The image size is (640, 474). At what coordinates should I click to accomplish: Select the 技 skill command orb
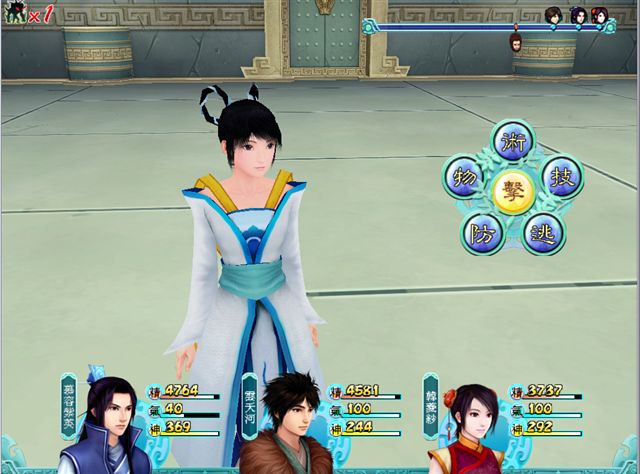(562, 177)
